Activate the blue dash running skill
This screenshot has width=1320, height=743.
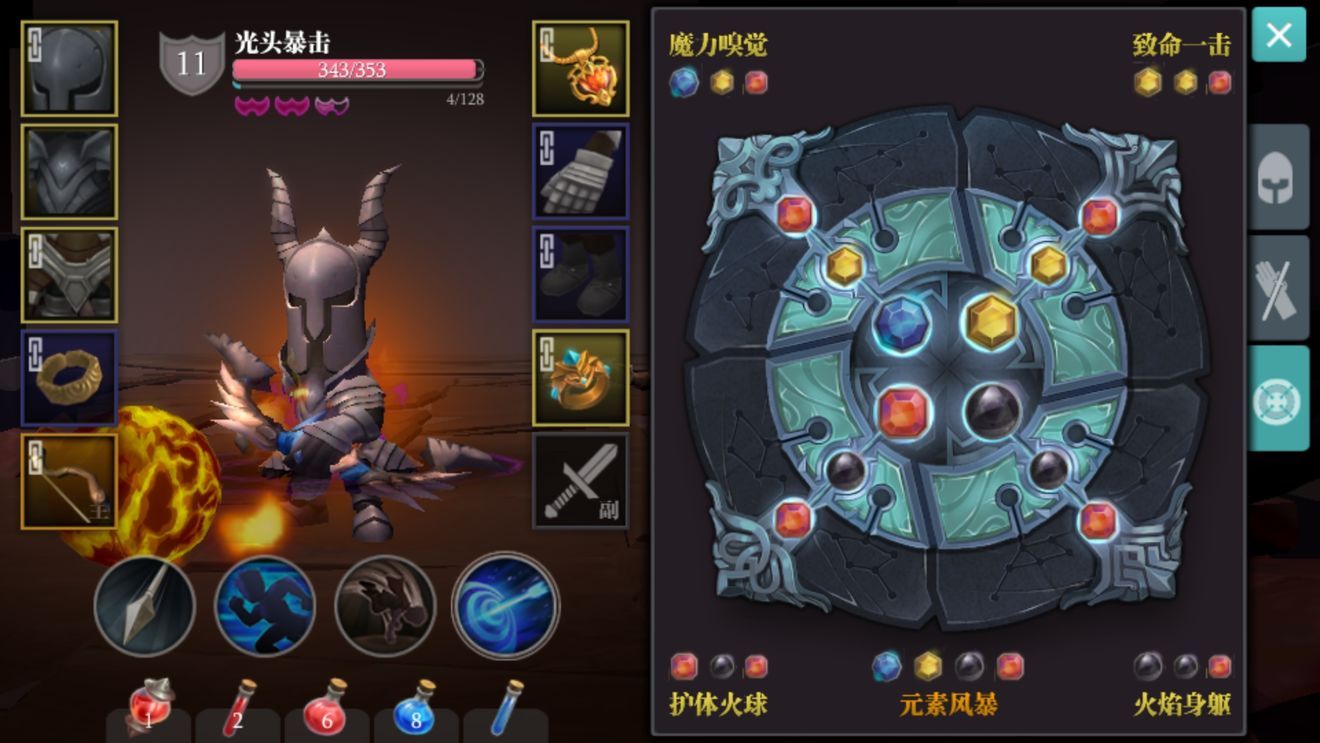(x=265, y=606)
